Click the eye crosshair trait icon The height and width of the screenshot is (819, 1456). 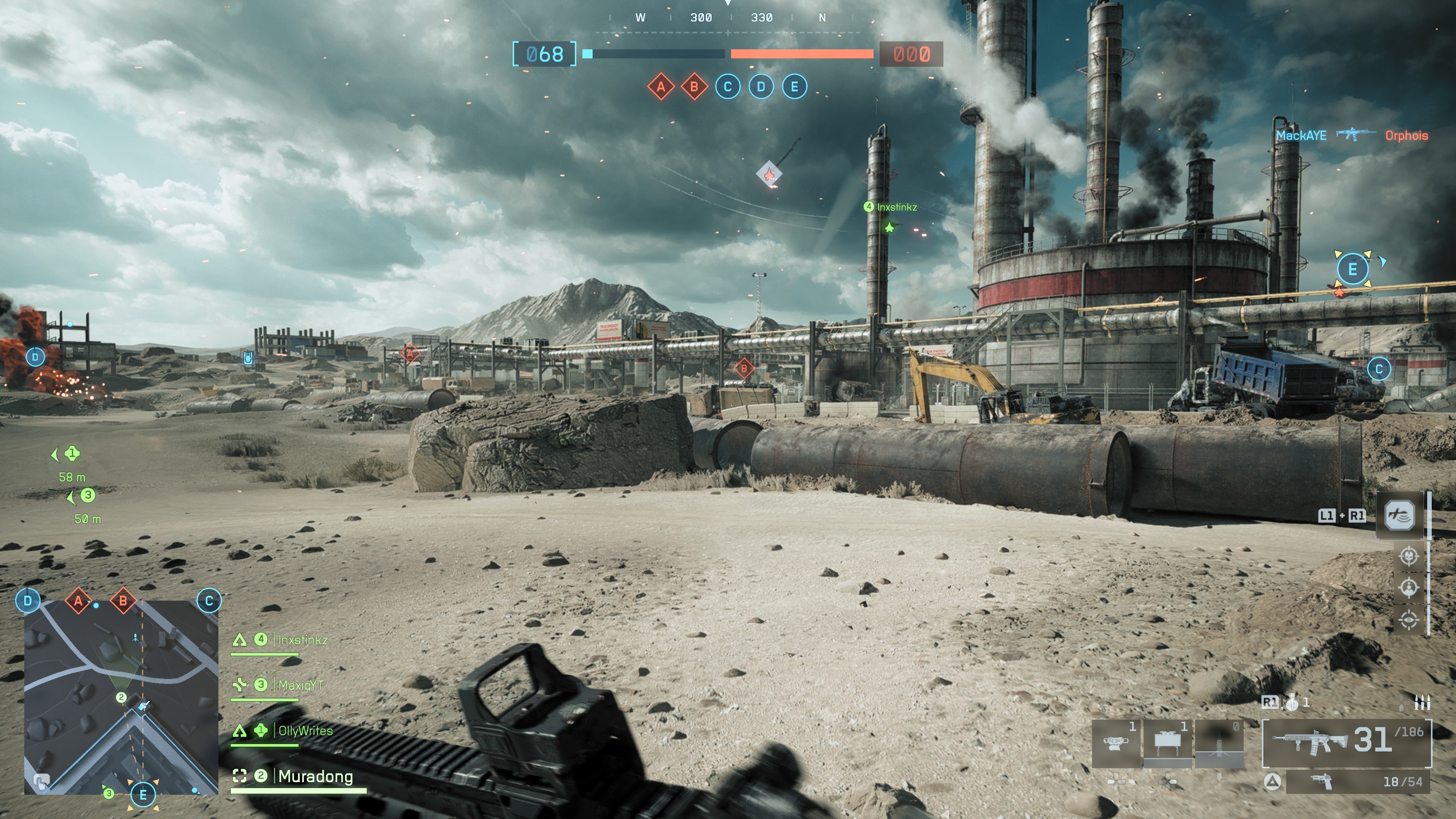click(x=1409, y=620)
